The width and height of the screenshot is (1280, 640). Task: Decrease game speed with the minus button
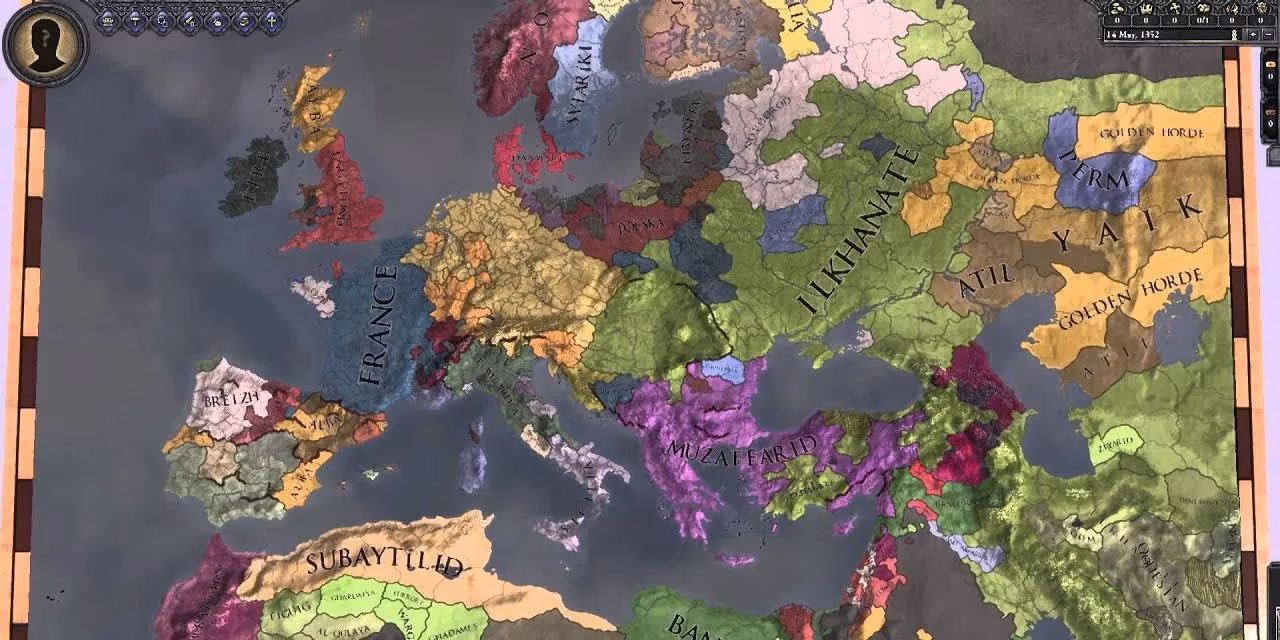tap(1269, 35)
